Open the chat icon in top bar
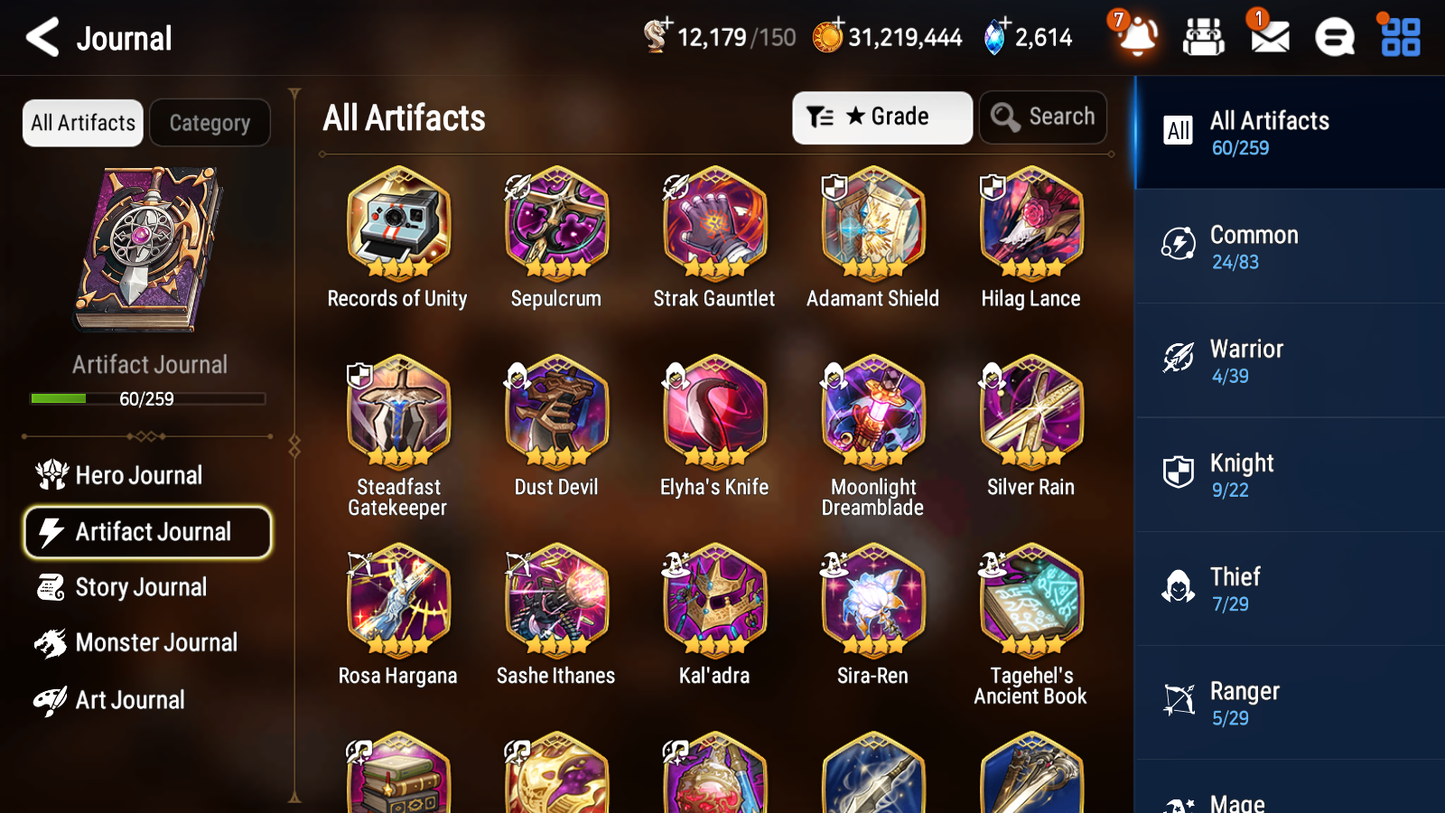This screenshot has width=1445, height=813. pyautogui.click(x=1333, y=36)
